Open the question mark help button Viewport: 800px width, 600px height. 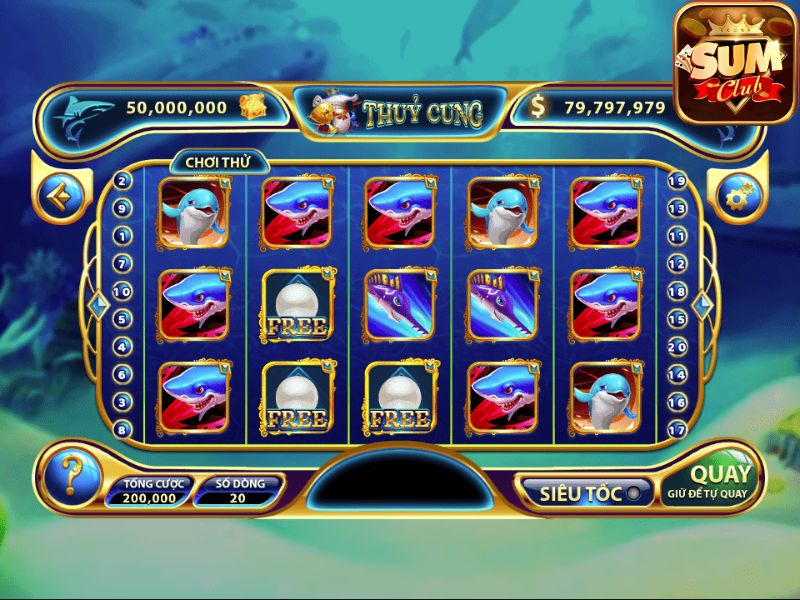point(71,474)
